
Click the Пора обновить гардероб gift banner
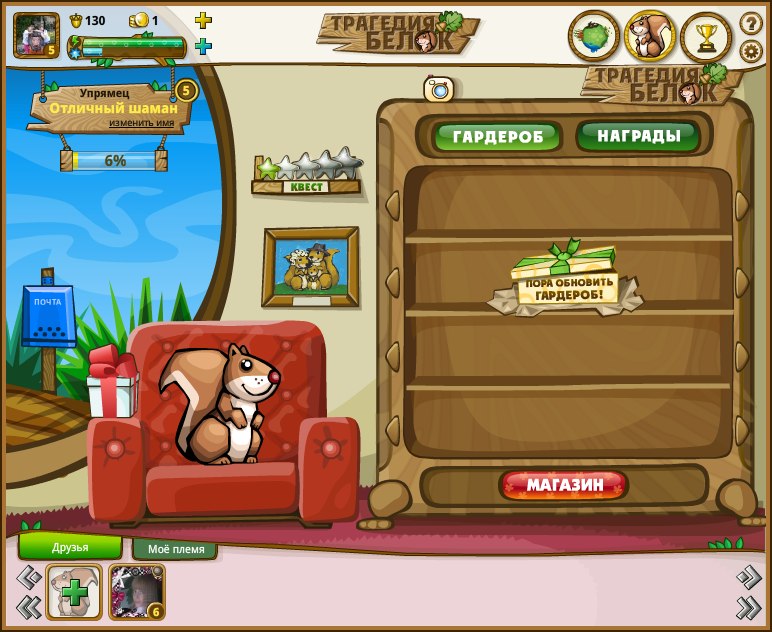565,283
